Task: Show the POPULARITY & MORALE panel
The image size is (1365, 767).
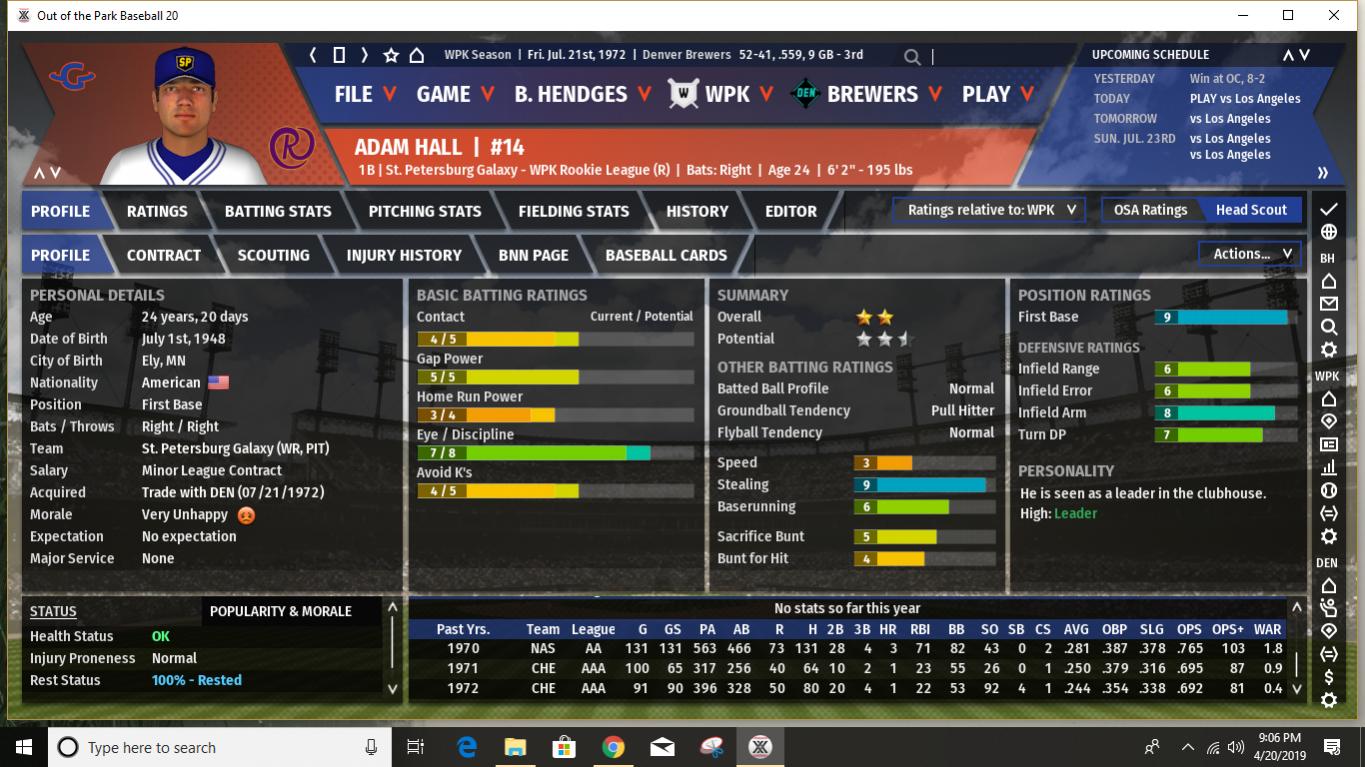Action: tap(281, 611)
